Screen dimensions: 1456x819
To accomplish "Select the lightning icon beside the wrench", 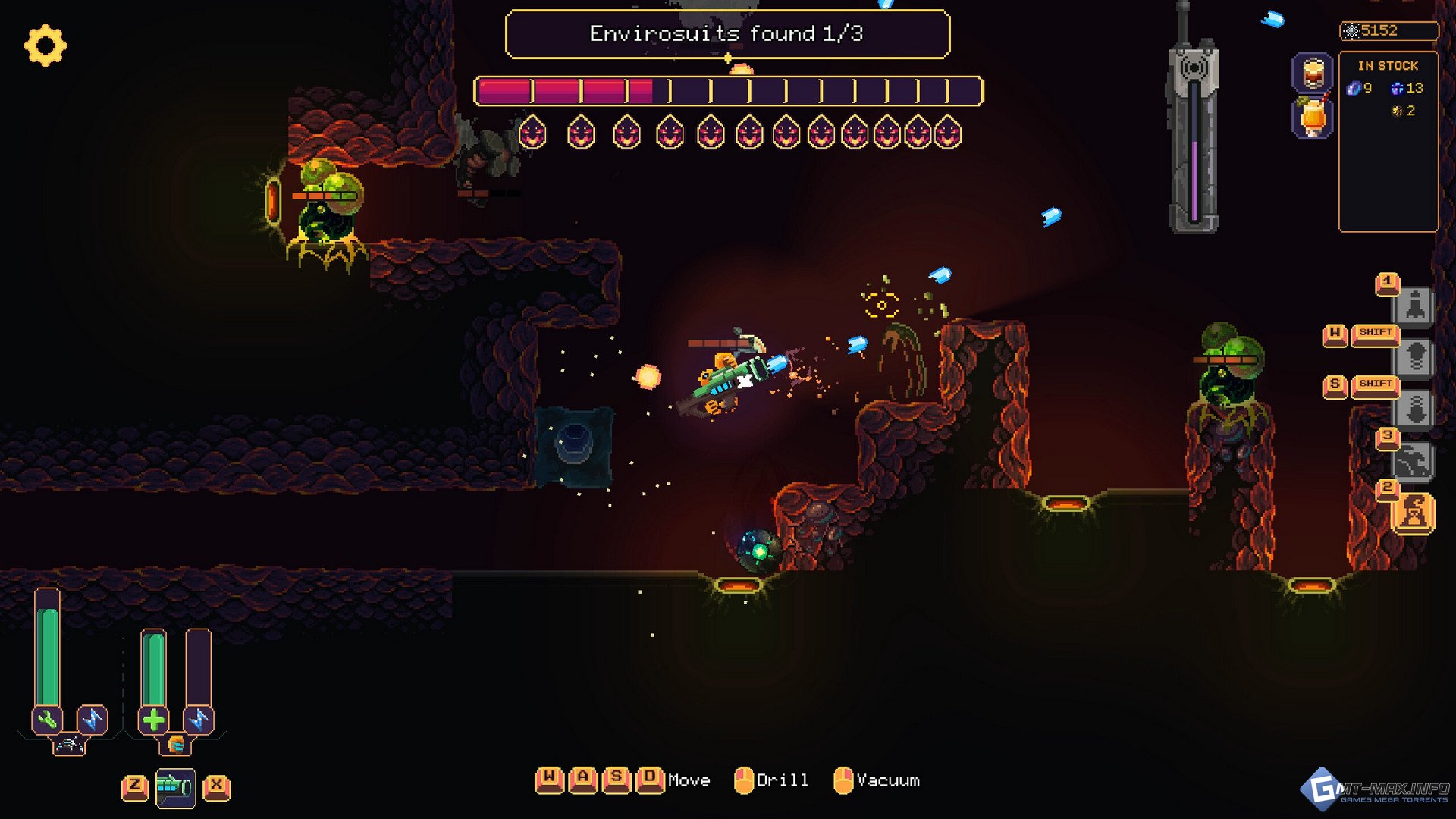I will [93, 720].
